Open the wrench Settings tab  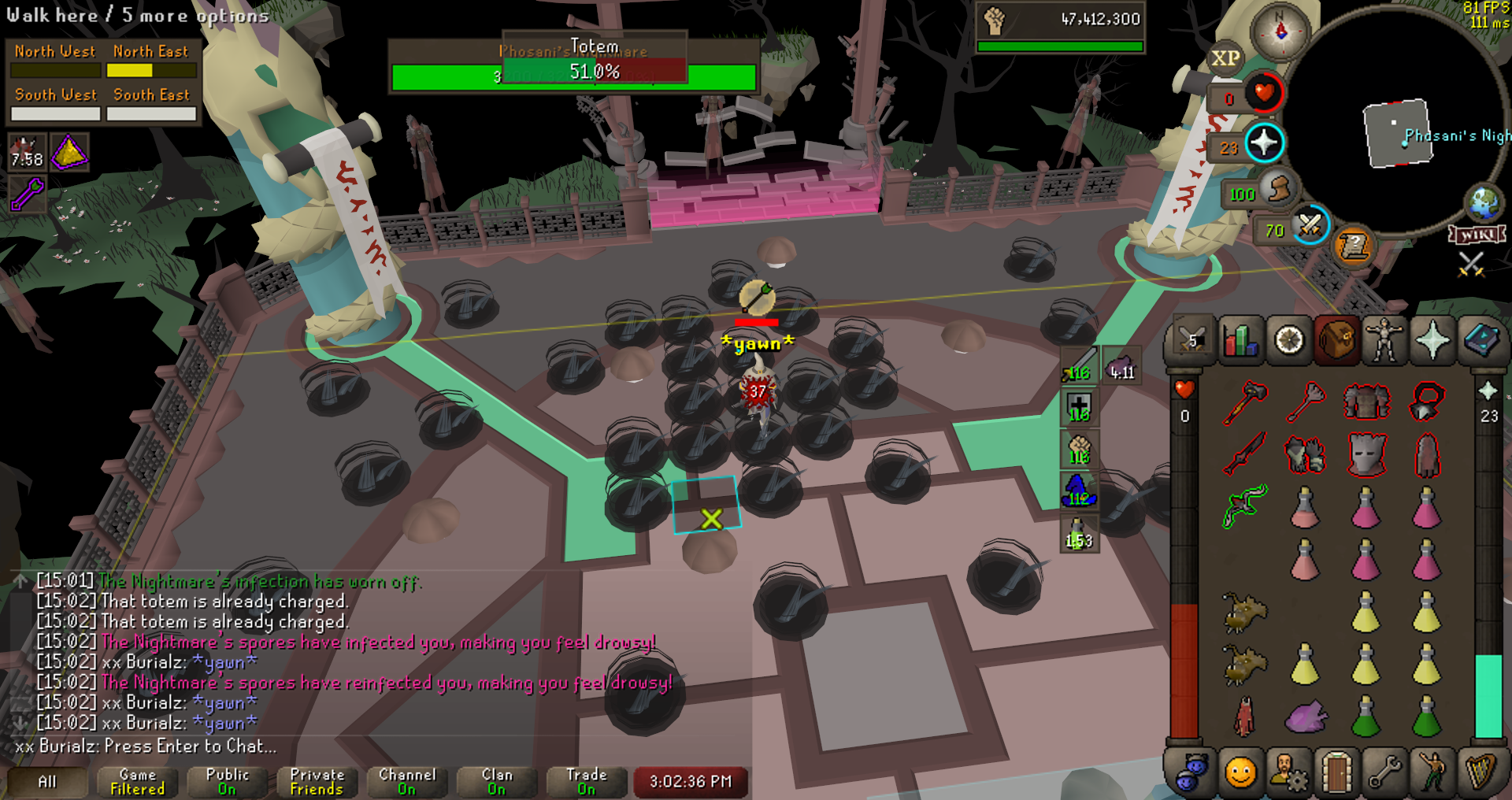click(1384, 772)
